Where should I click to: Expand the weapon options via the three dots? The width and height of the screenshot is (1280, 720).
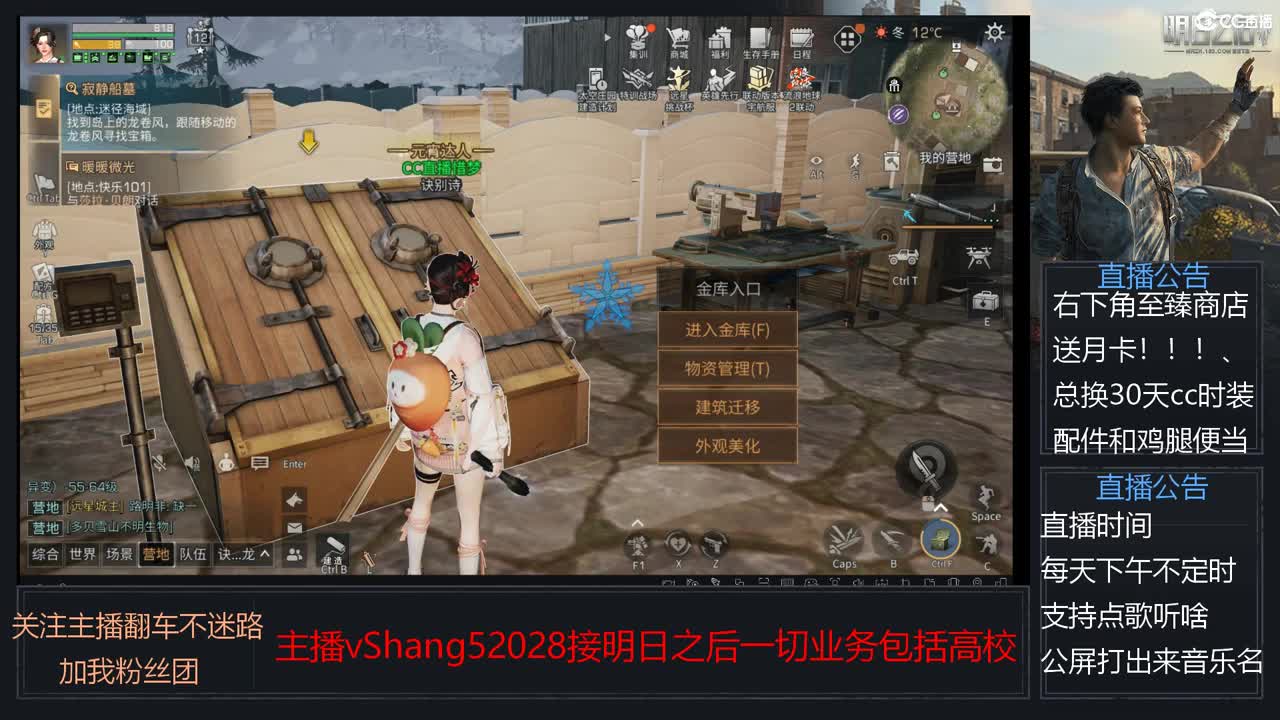(x=990, y=219)
